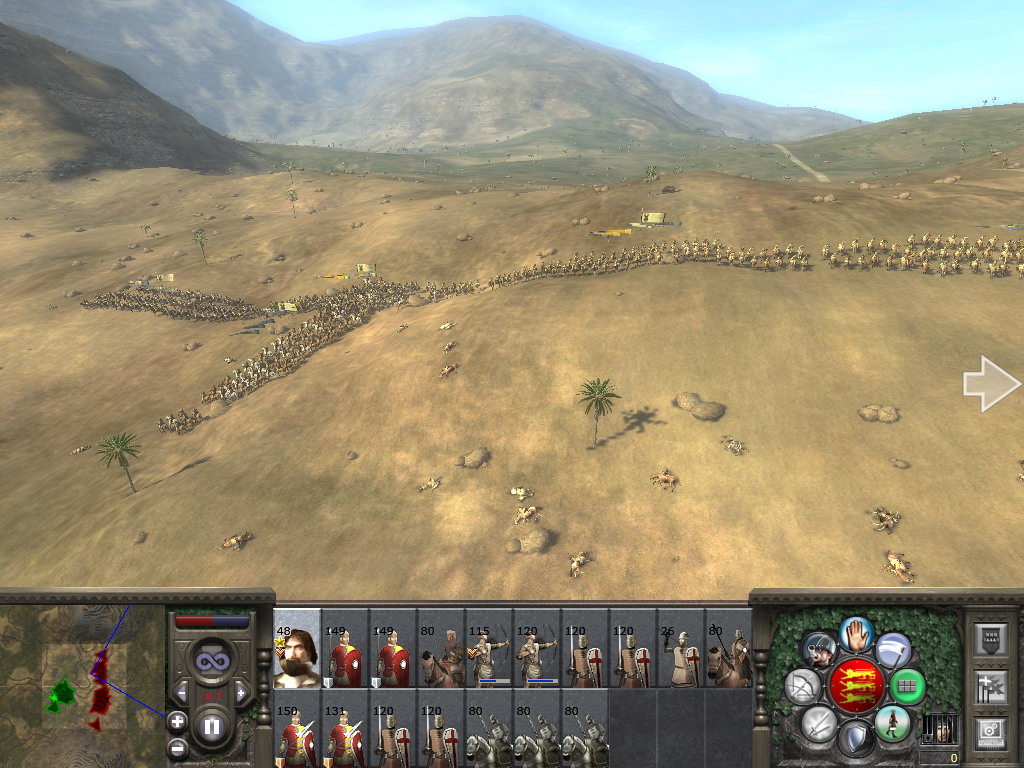Zoom in the minimap with plus button
The height and width of the screenshot is (768, 1024).
(x=177, y=720)
